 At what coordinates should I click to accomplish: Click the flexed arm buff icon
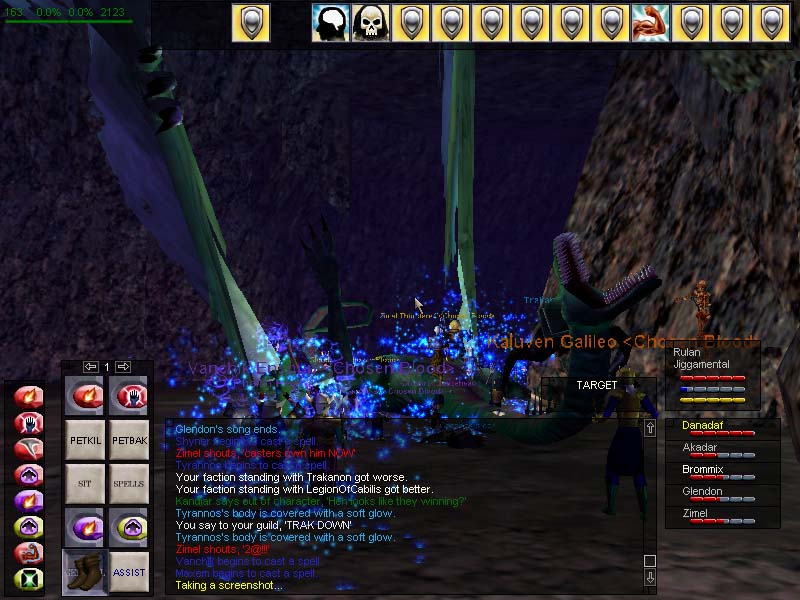coord(650,23)
